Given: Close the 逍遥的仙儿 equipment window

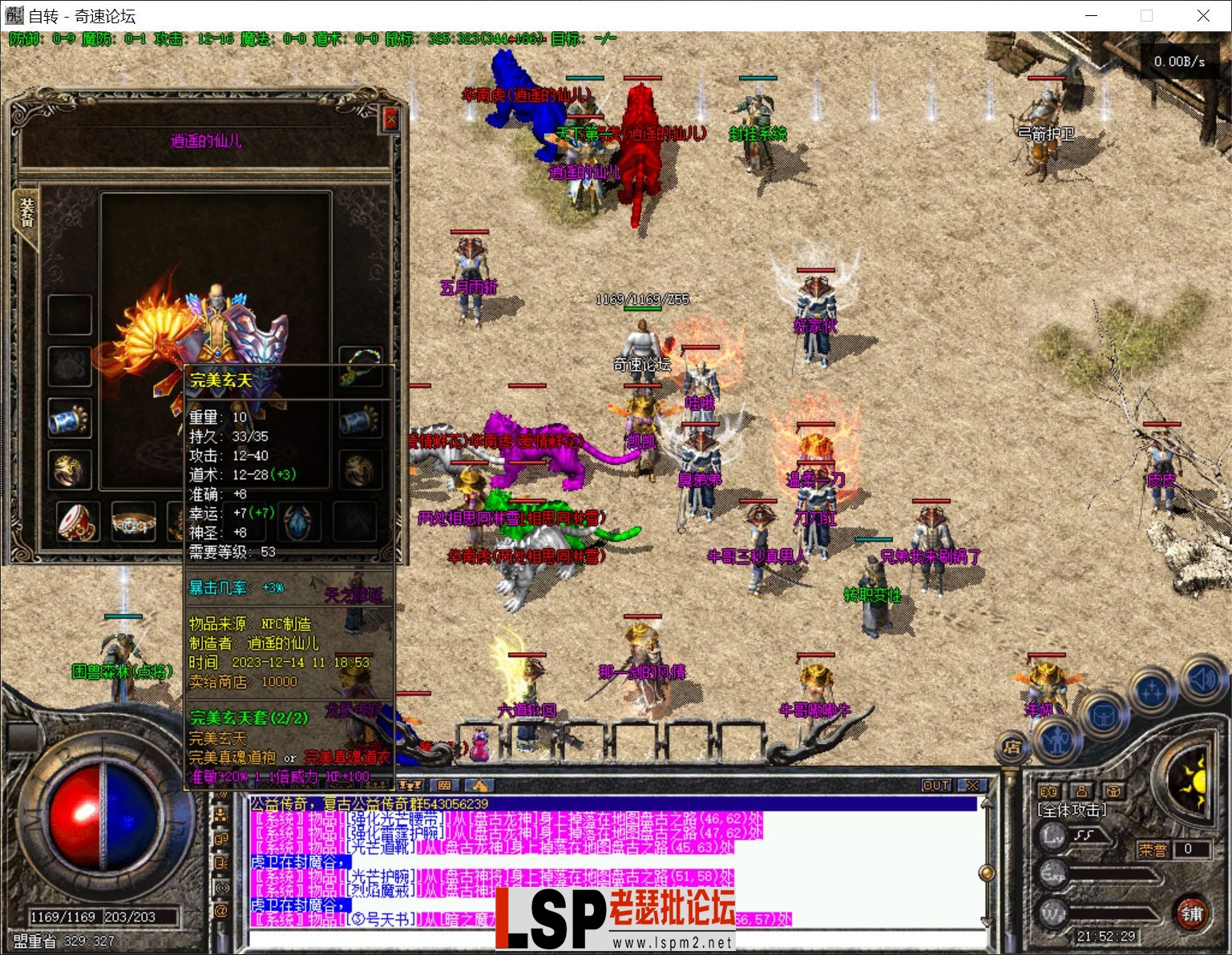Looking at the screenshot, I should [x=390, y=119].
